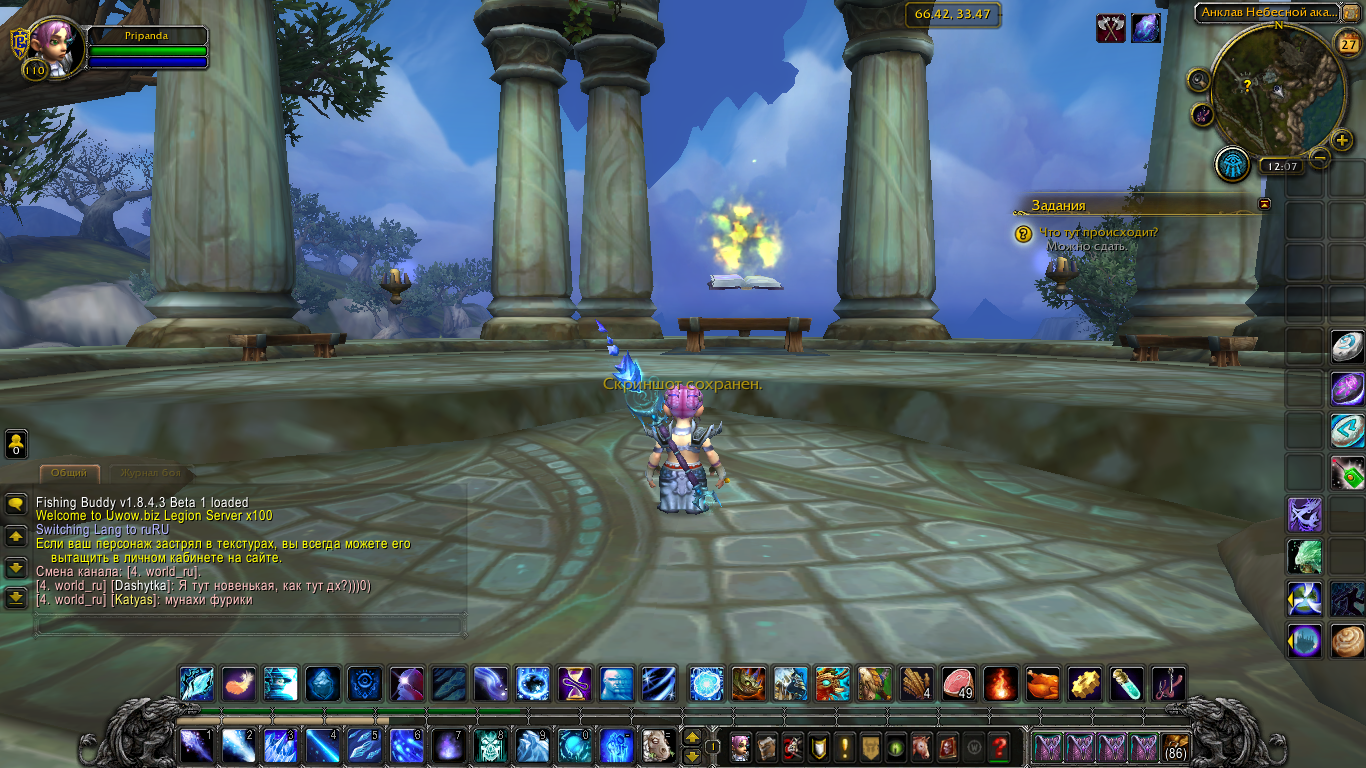
Task: Collapse the Задания quest tracker
Action: (x=1265, y=204)
